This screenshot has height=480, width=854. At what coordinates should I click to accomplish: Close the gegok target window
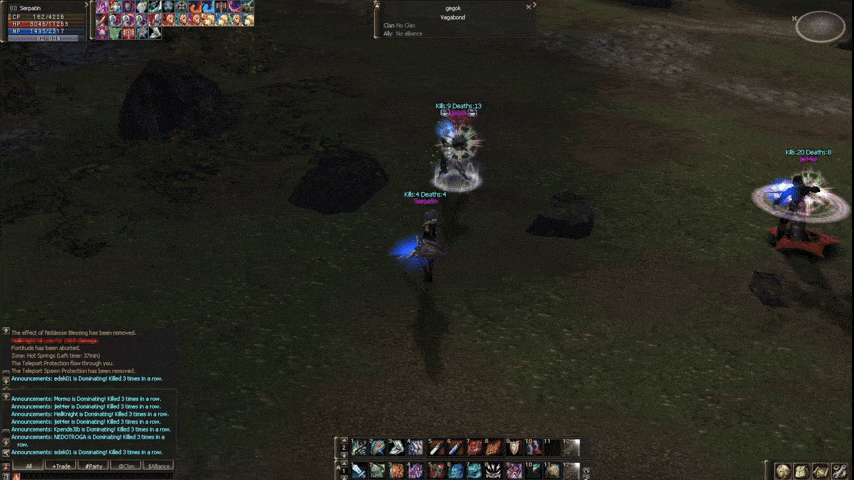tap(529, 7)
